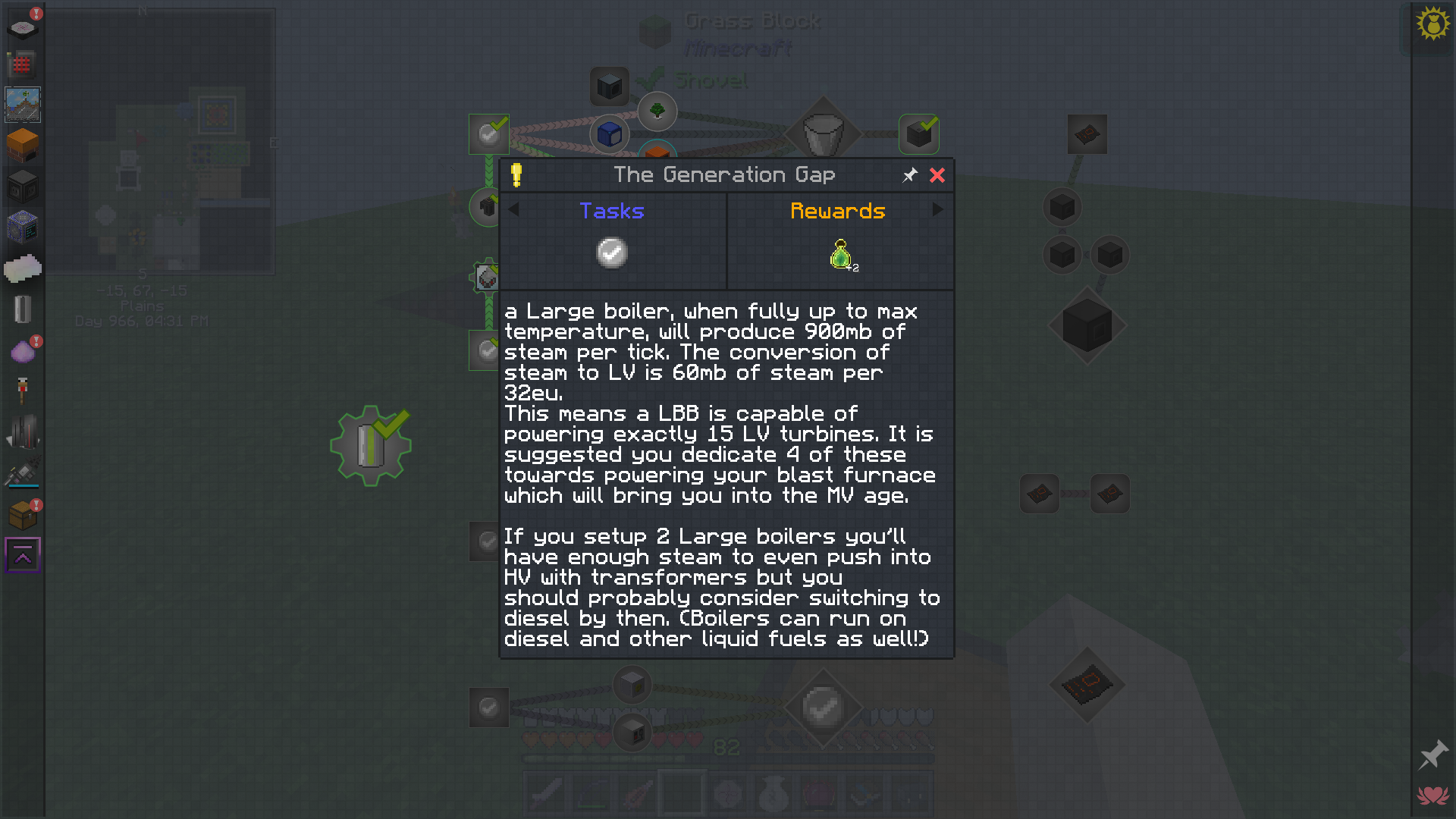Toggle the map pin icon at bottom right

(1432, 755)
